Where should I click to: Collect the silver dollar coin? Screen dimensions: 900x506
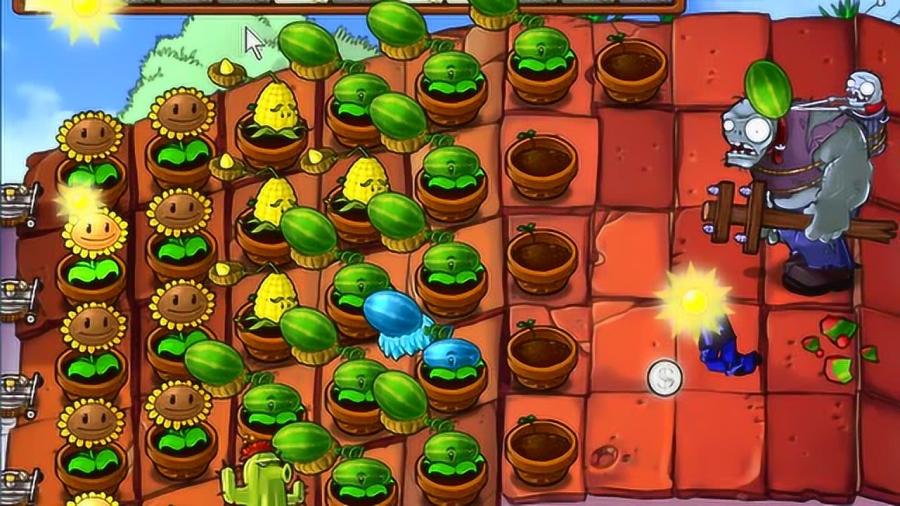click(665, 377)
